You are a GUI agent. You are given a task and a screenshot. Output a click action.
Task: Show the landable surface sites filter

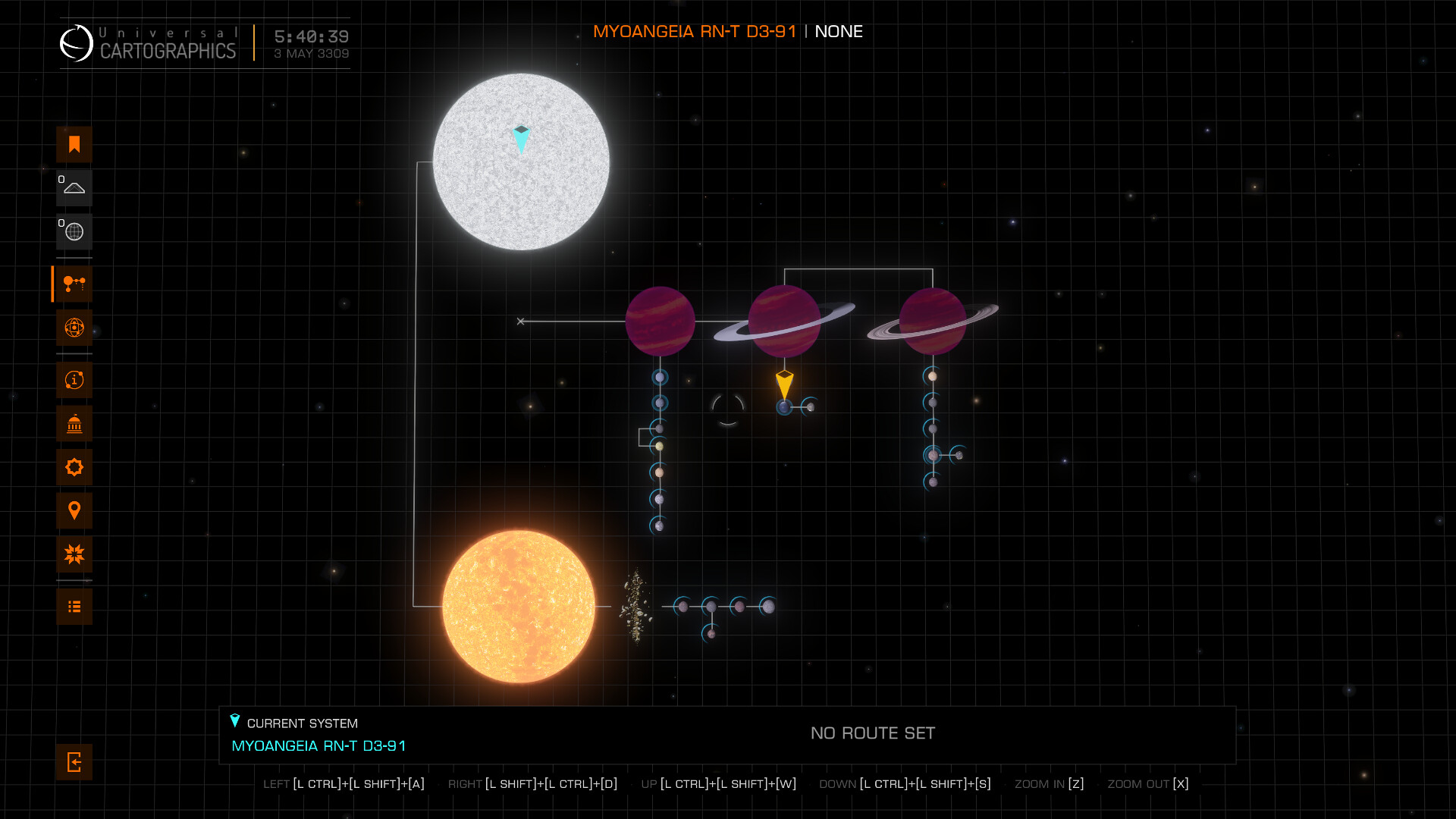74,188
